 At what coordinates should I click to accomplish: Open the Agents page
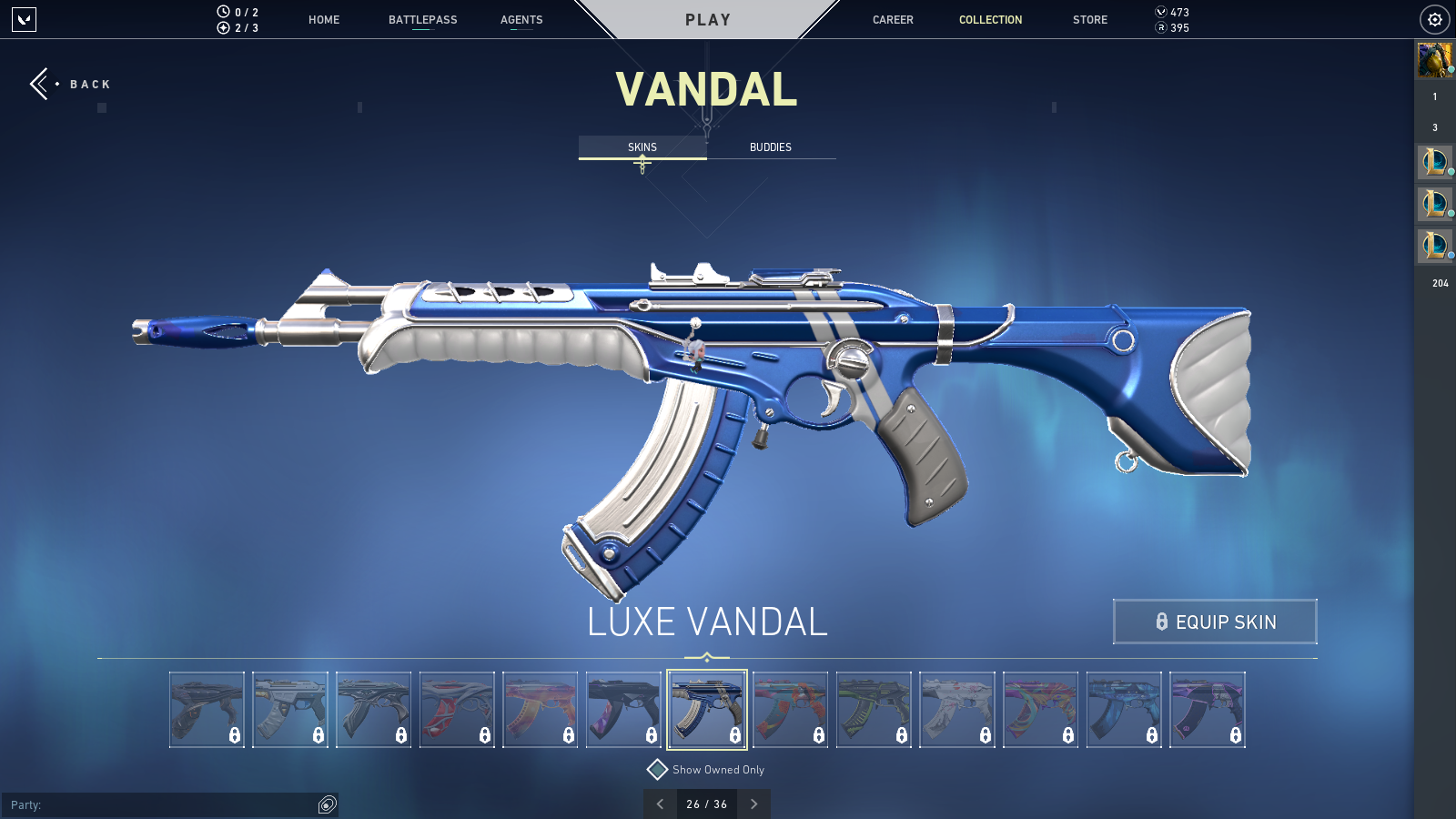pyautogui.click(x=521, y=20)
